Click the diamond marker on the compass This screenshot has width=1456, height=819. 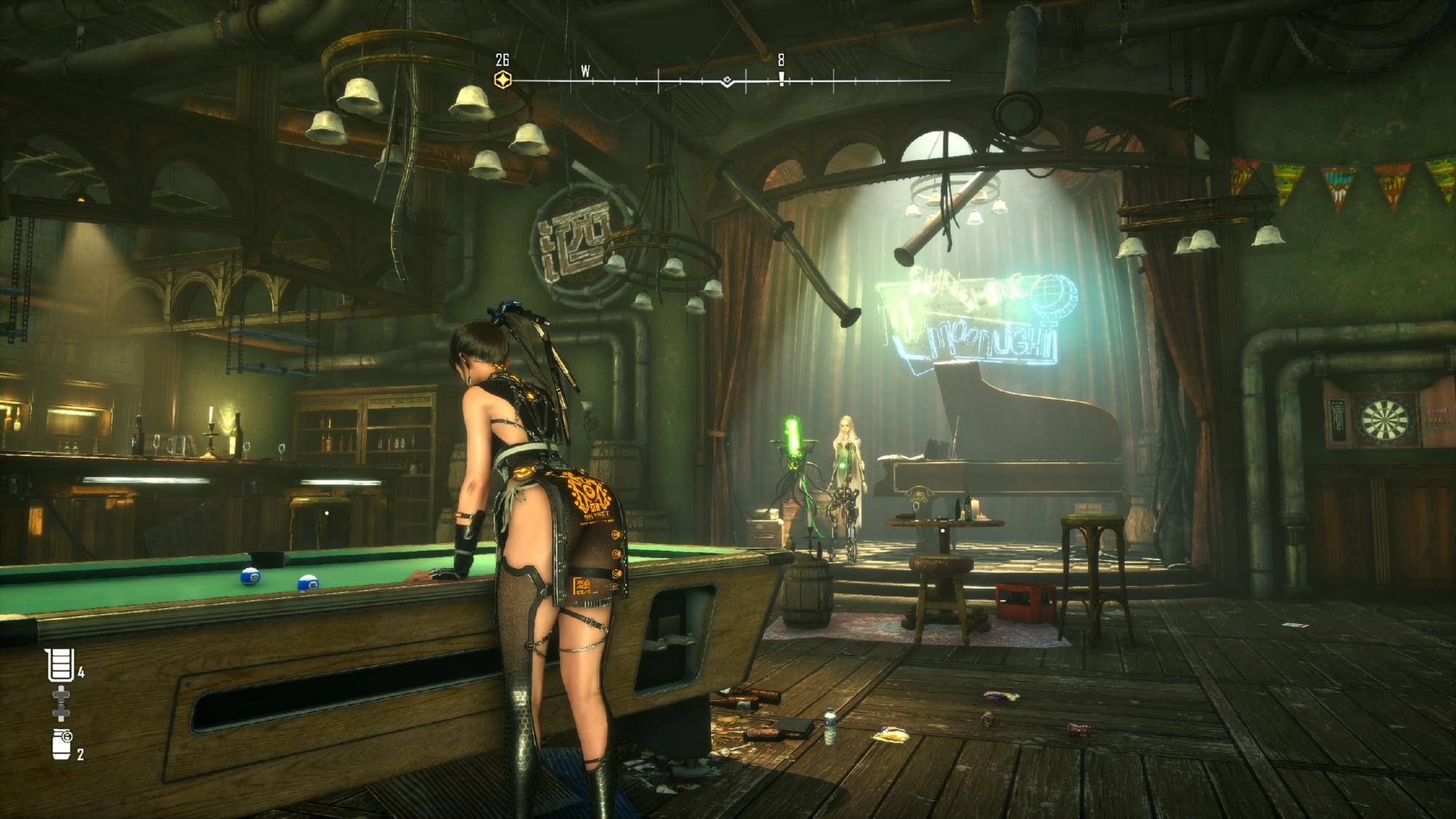coord(727,81)
